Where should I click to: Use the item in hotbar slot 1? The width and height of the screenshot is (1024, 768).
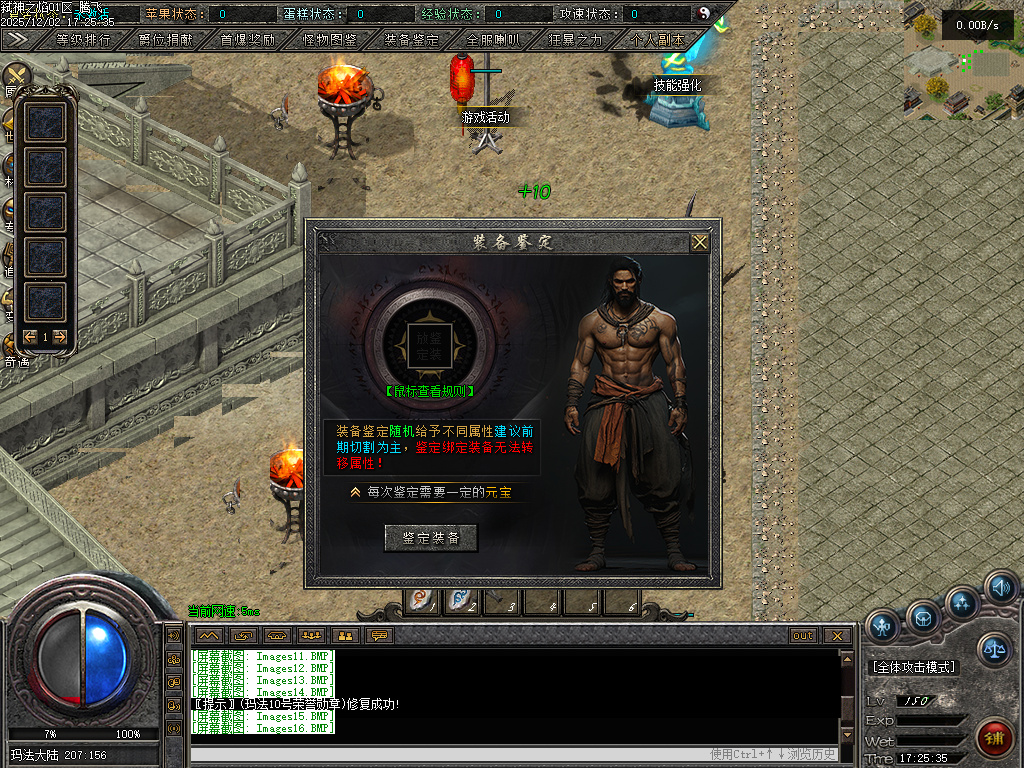422,602
